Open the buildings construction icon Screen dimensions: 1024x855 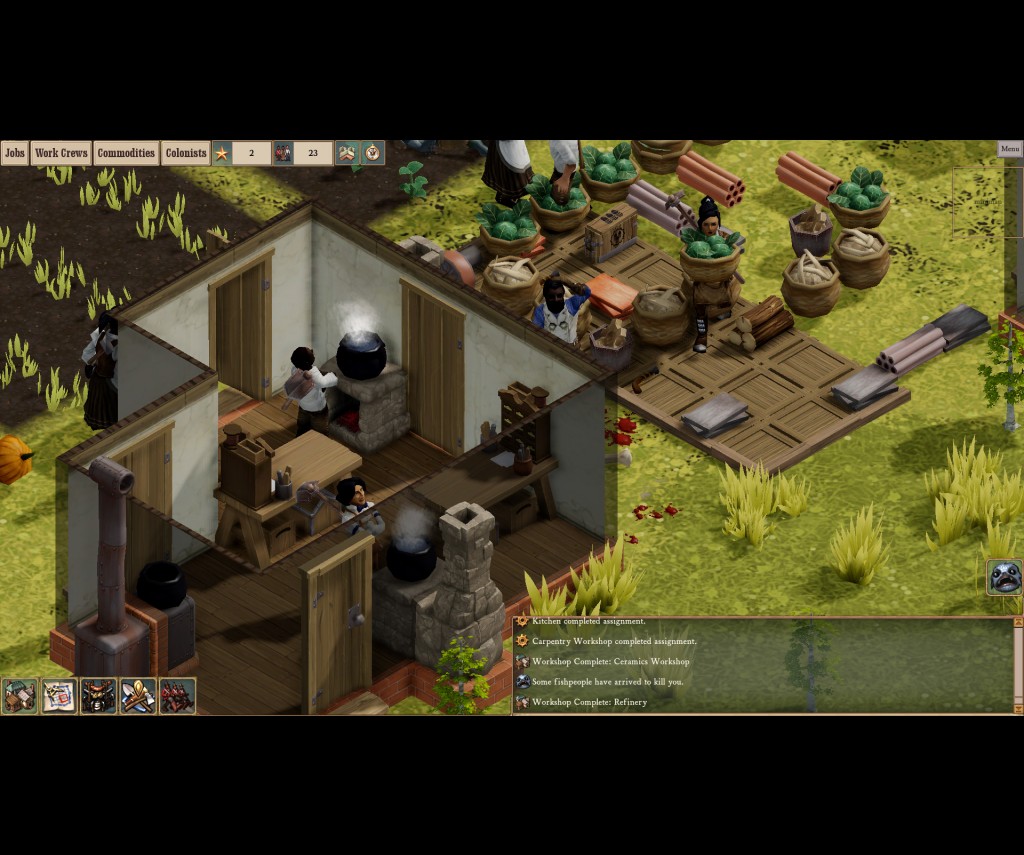[x=19, y=696]
